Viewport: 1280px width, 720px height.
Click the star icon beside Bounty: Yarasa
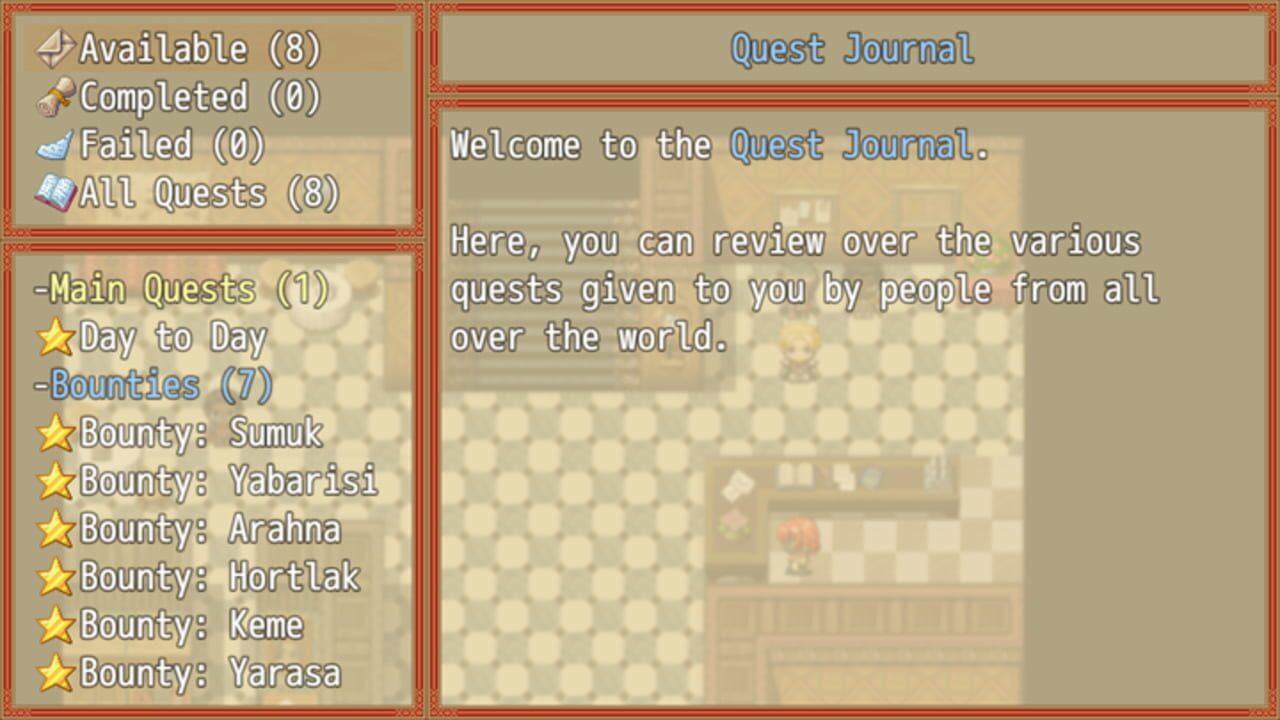point(55,674)
